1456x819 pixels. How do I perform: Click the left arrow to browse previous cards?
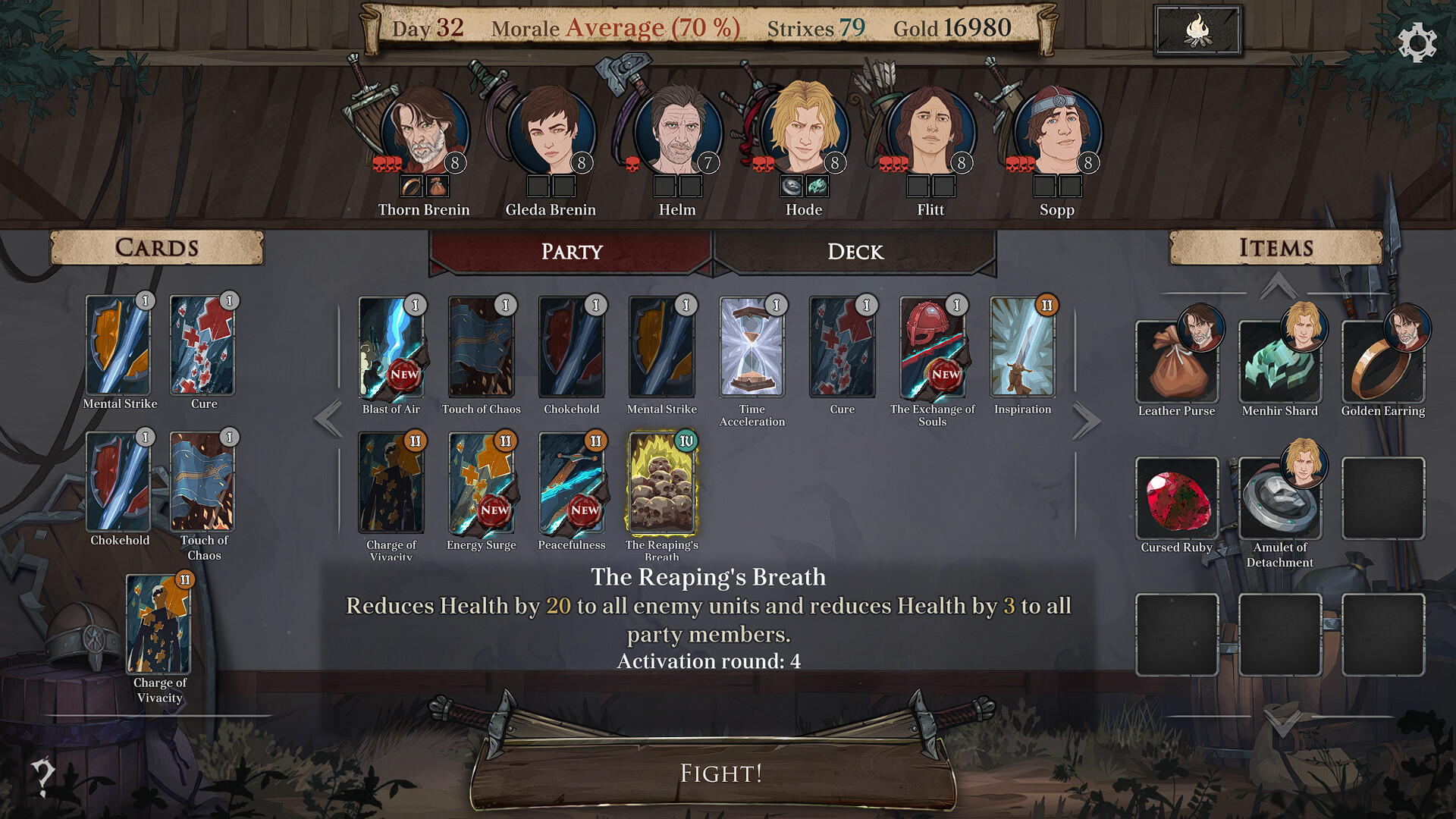pyautogui.click(x=328, y=418)
